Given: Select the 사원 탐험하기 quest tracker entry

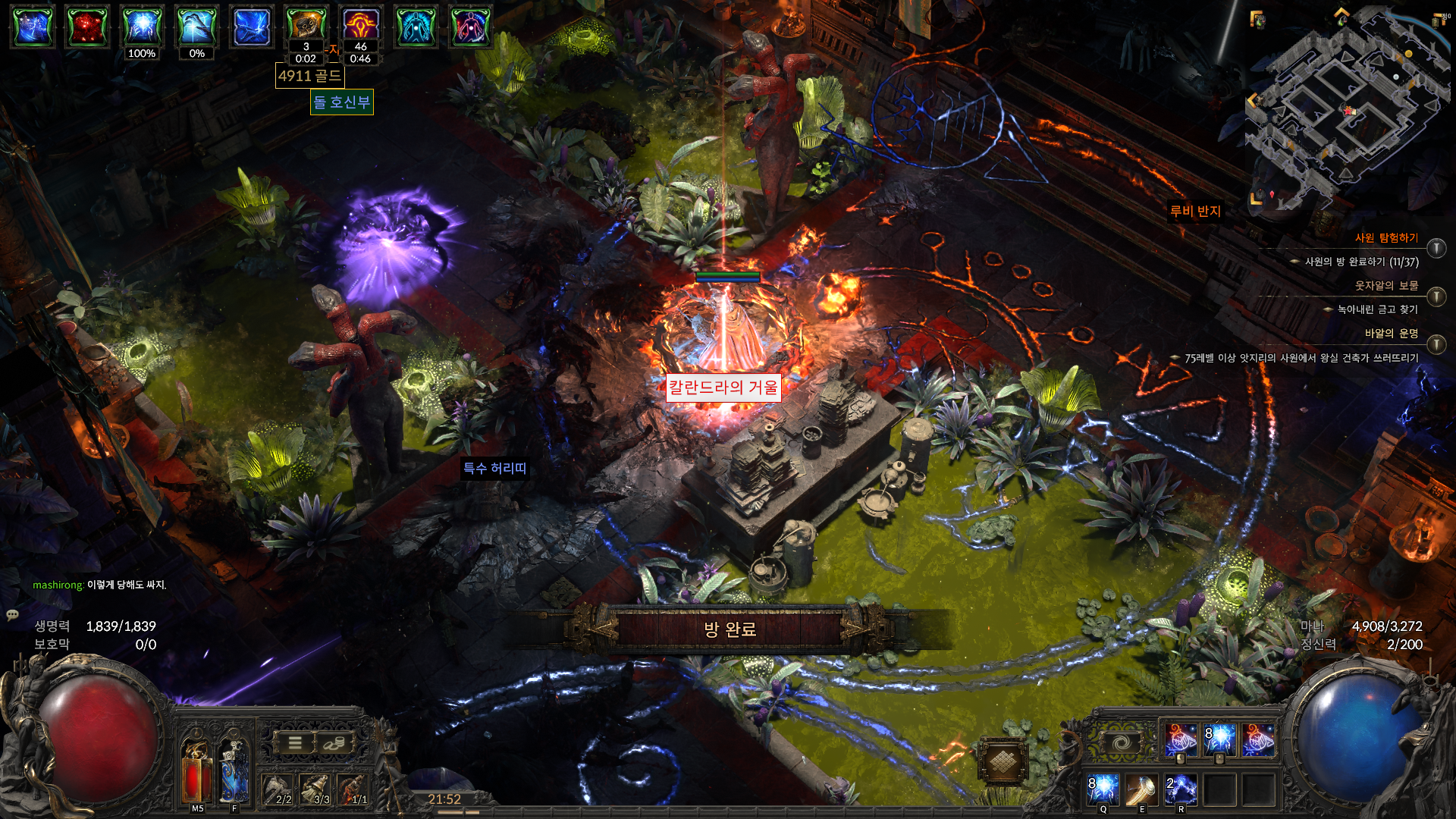Looking at the screenshot, I should (x=1385, y=238).
